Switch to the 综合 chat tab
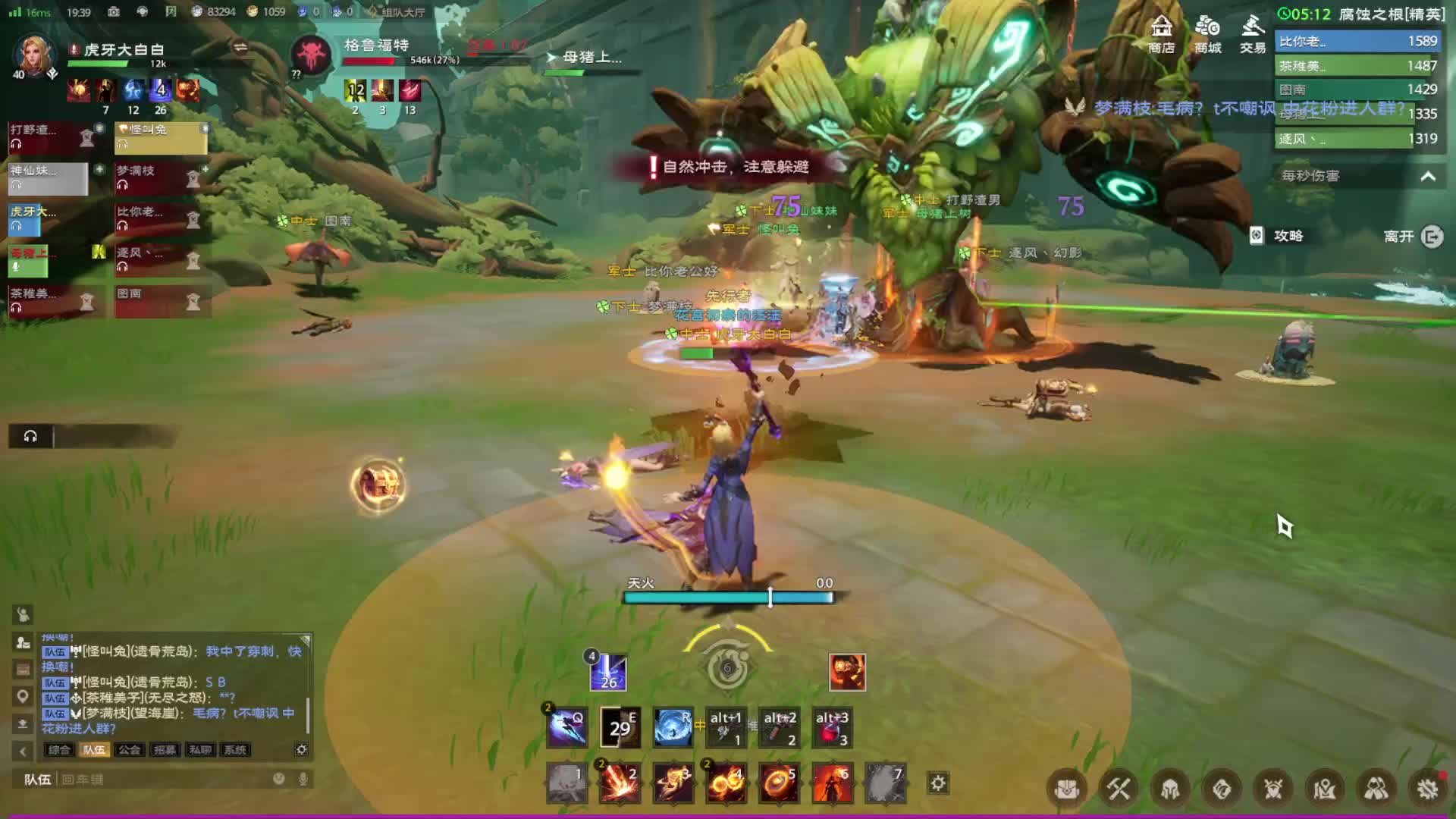 click(x=59, y=750)
